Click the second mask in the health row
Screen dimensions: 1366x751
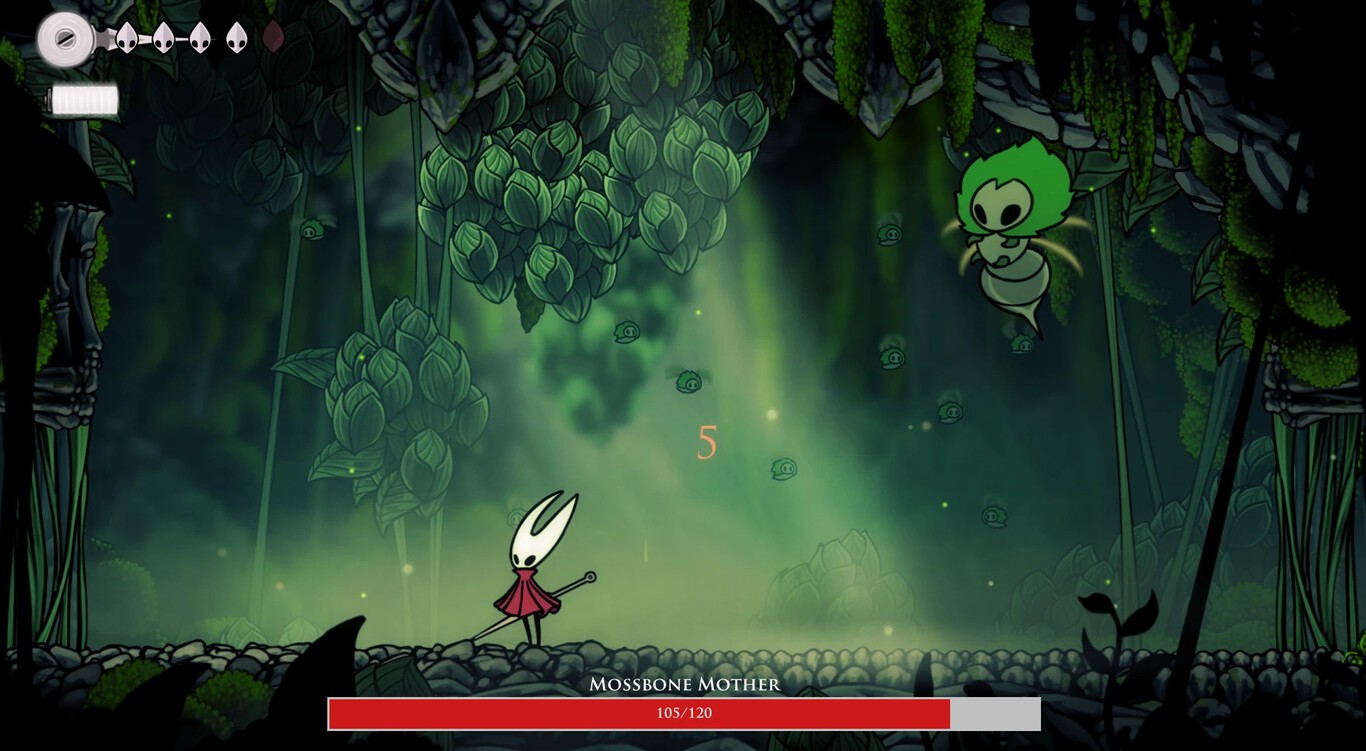(x=162, y=38)
